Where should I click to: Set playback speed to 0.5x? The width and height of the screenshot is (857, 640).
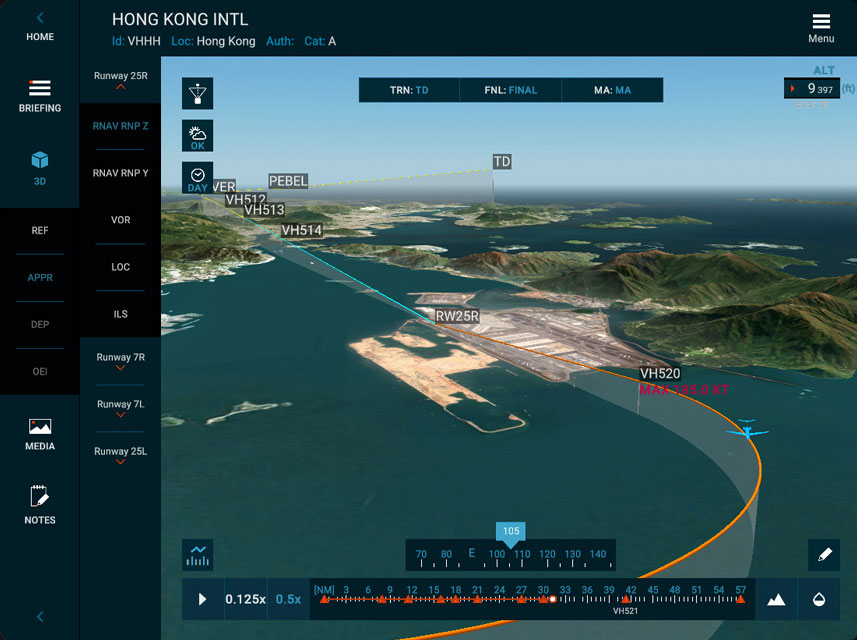pos(288,599)
